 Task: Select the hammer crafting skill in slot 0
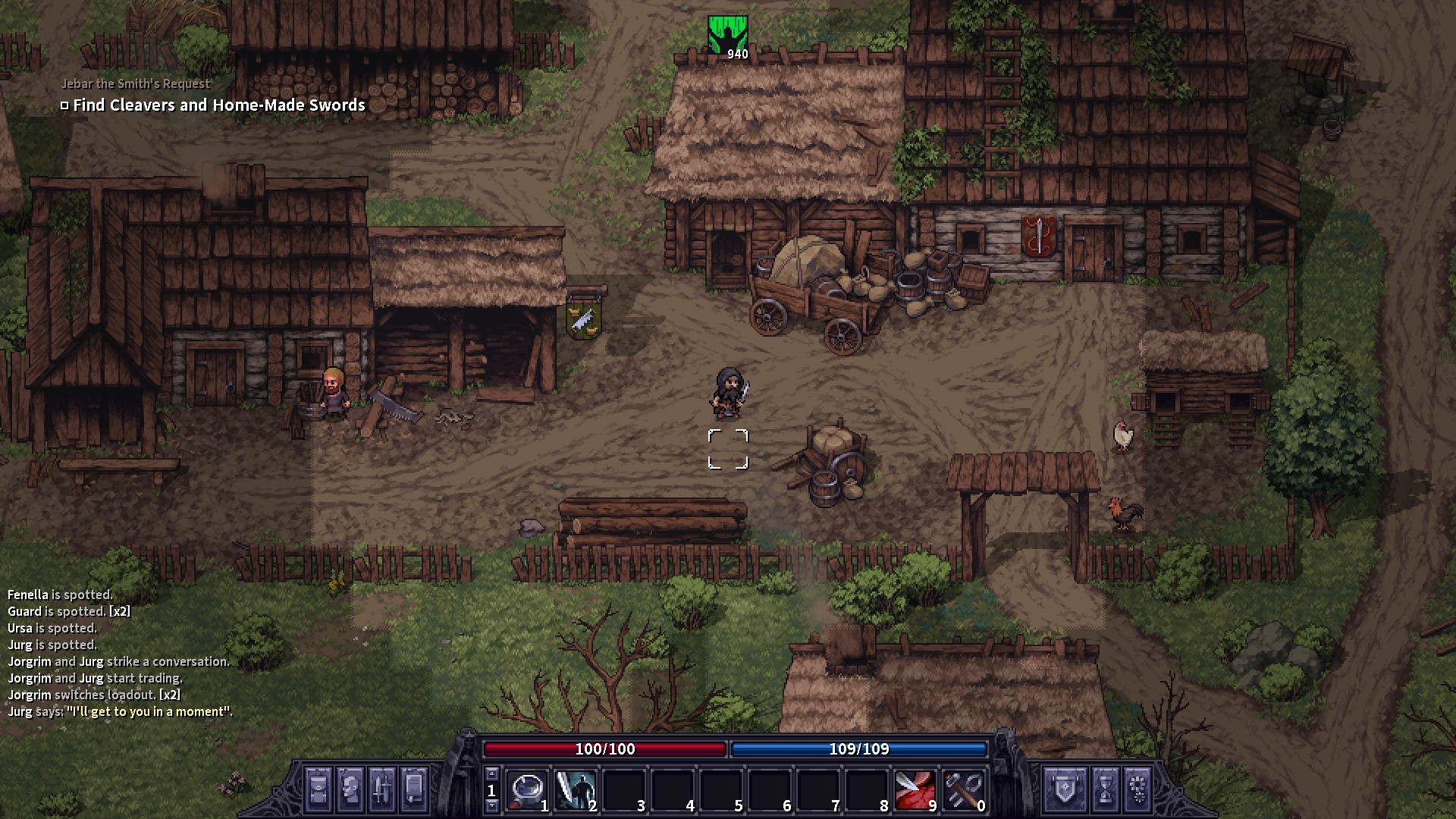pyautogui.click(x=964, y=790)
